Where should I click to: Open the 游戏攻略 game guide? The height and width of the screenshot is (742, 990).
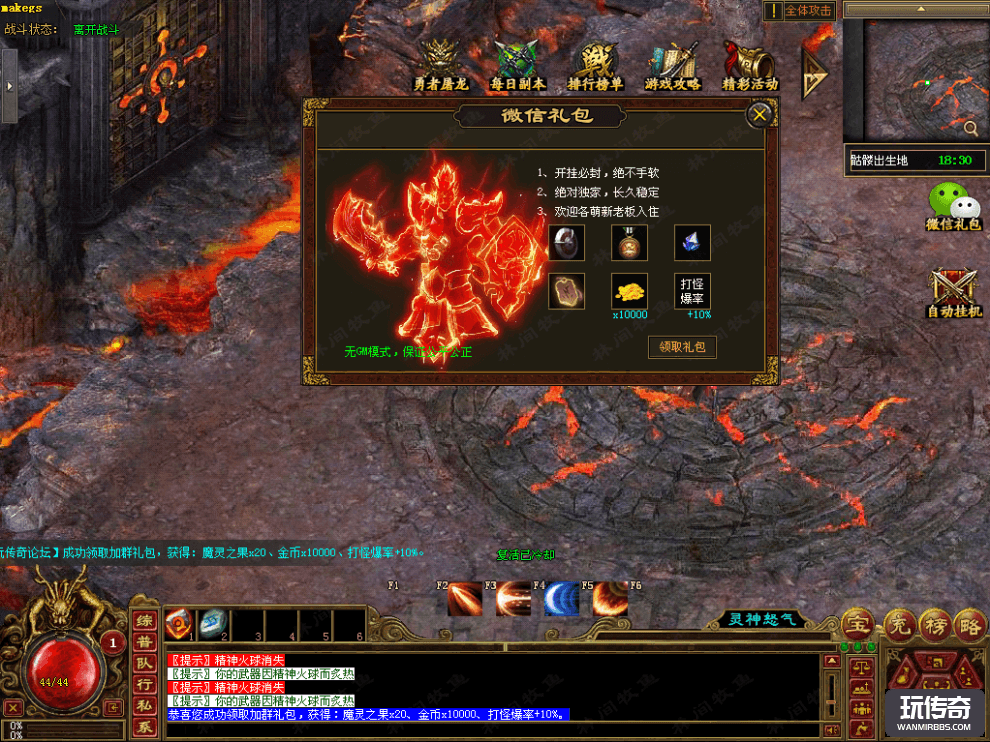(x=673, y=66)
